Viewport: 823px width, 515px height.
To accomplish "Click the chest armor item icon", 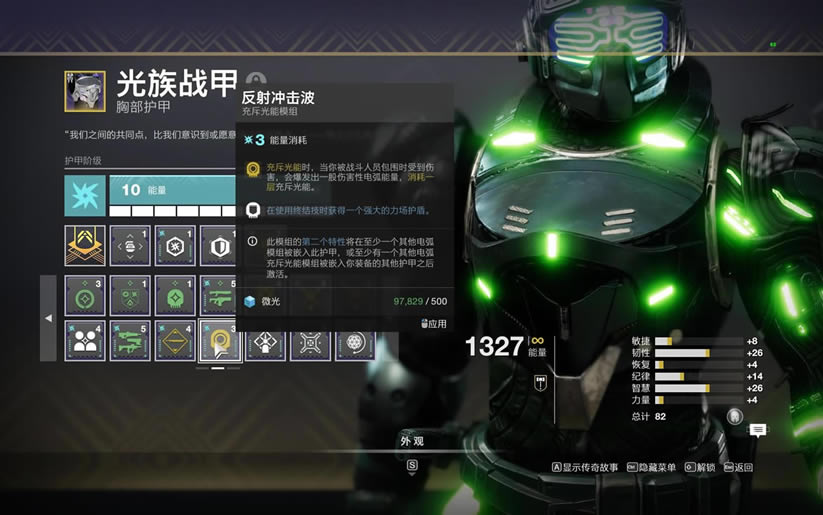I will [x=85, y=90].
